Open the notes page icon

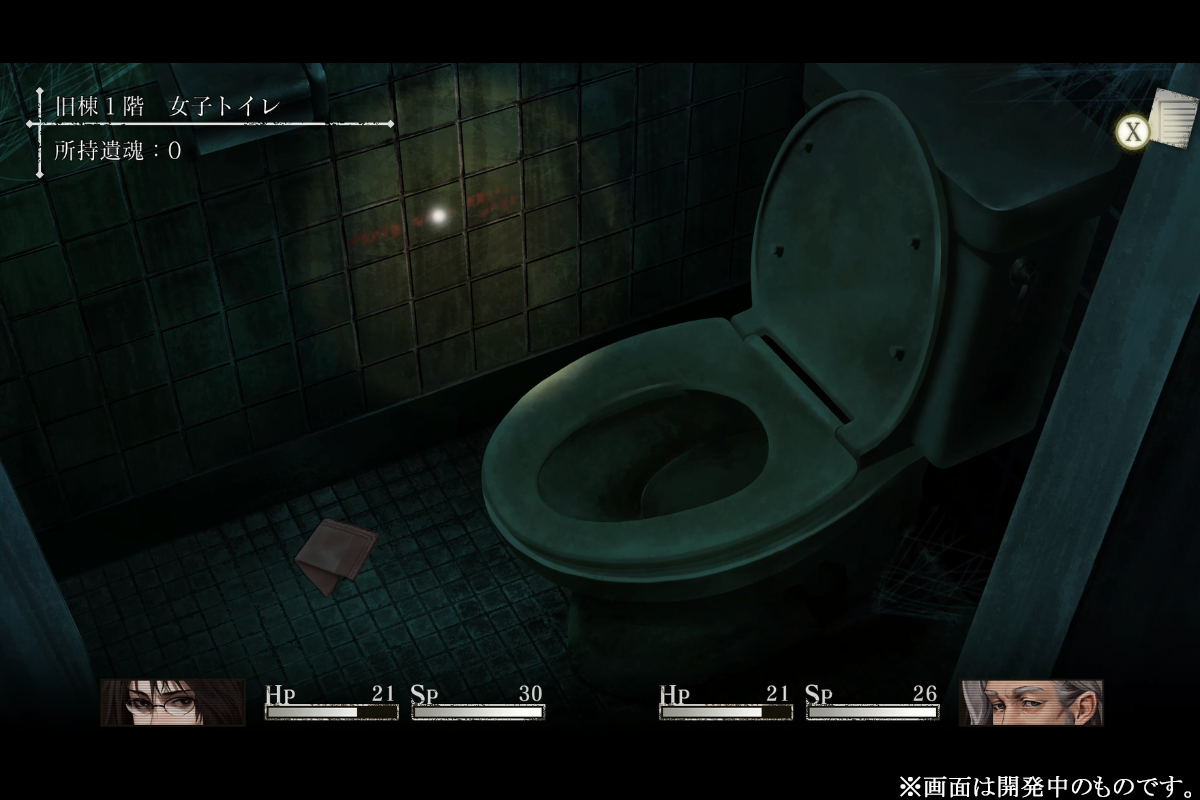pos(1174,118)
